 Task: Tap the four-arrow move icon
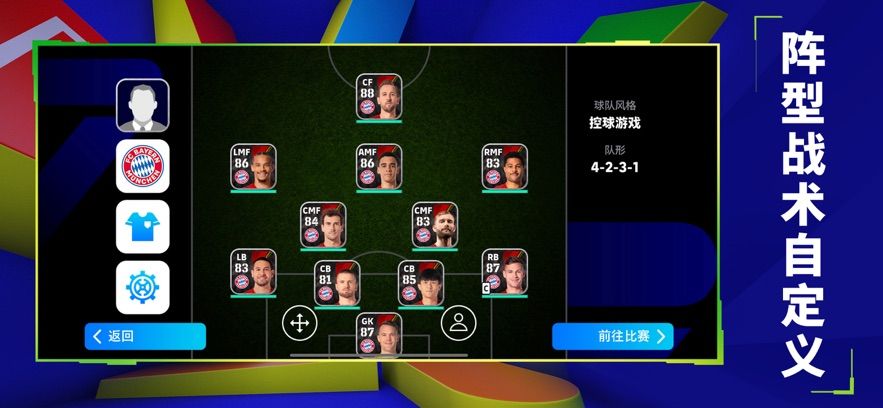[298, 322]
